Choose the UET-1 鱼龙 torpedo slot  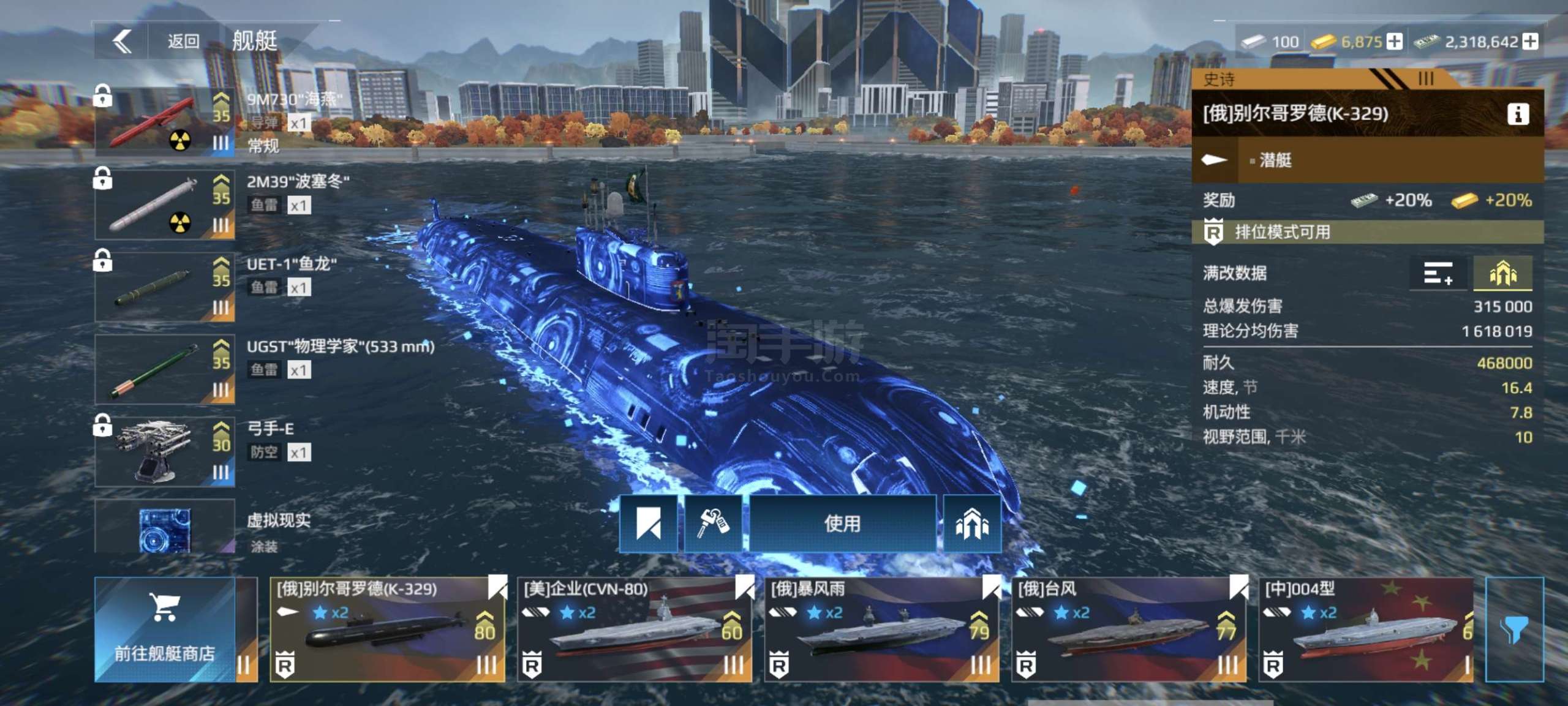point(164,287)
